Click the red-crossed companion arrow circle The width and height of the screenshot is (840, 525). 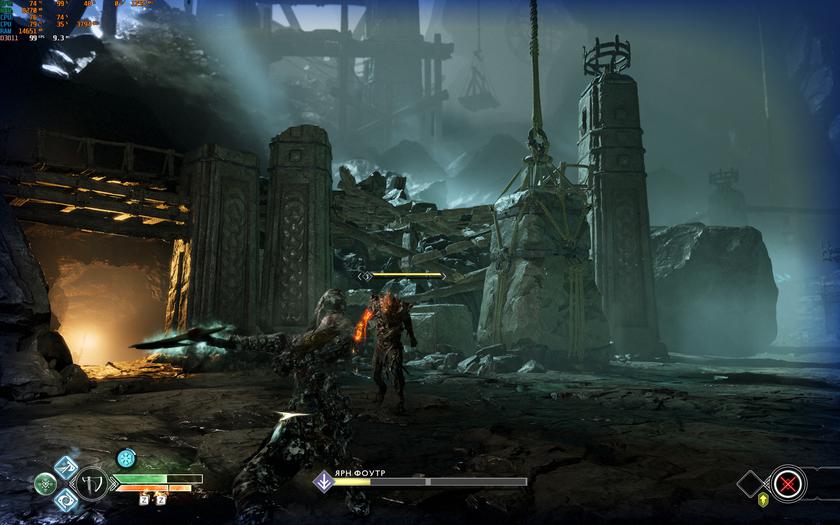point(788,484)
